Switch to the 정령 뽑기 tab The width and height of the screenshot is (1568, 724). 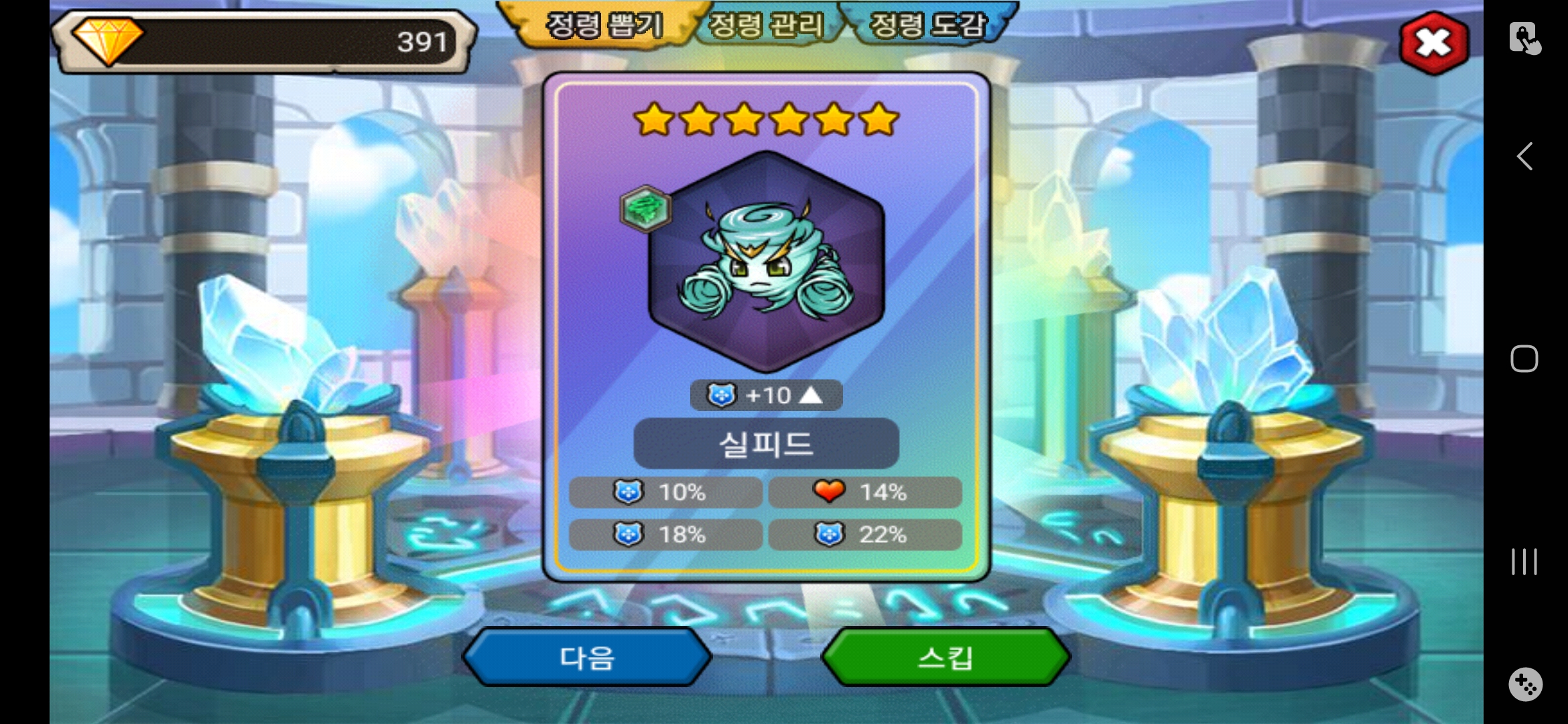click(604, 25)
